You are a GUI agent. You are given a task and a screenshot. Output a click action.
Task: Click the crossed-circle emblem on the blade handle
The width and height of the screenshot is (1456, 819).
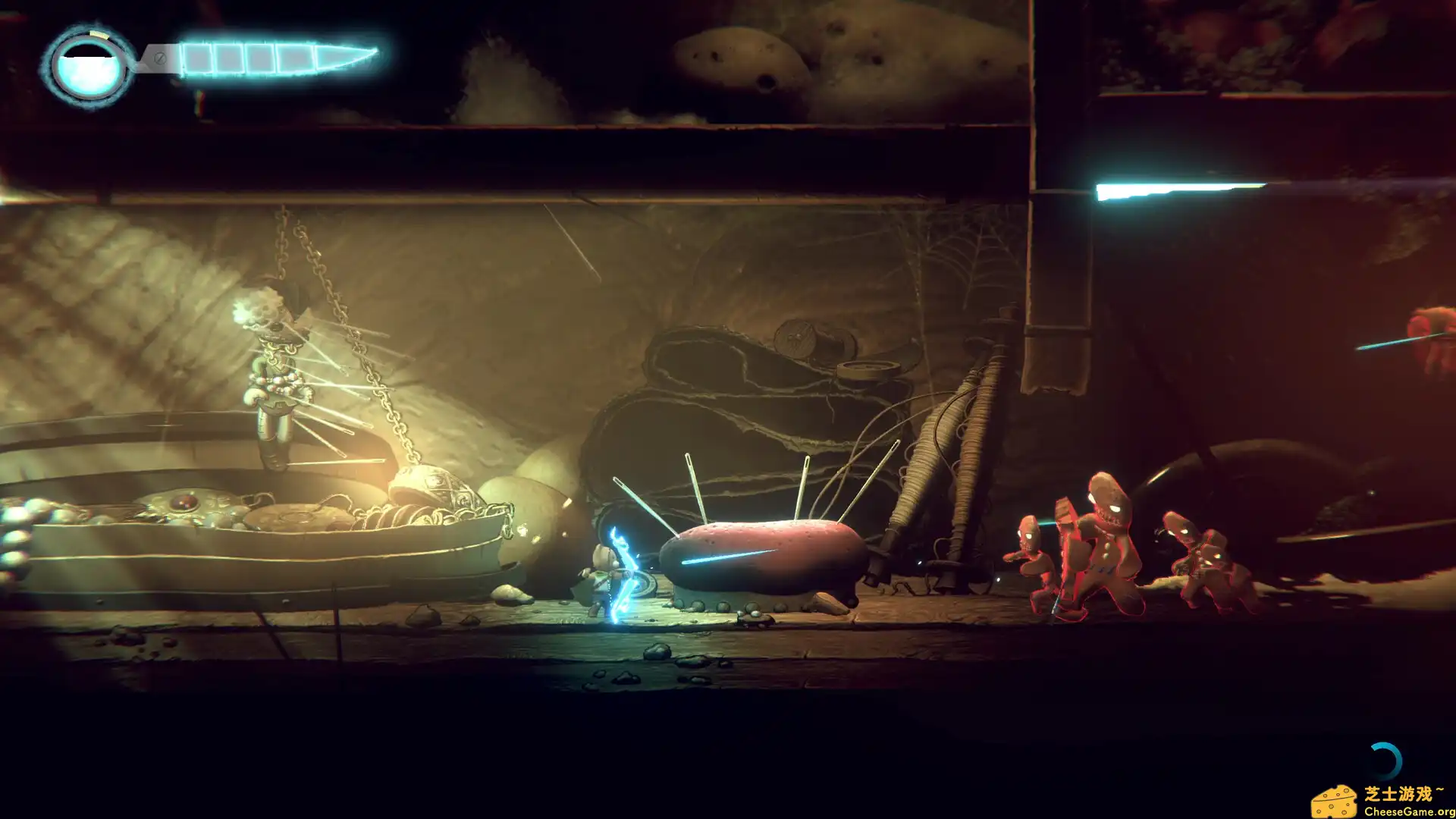tap(159, 57)
